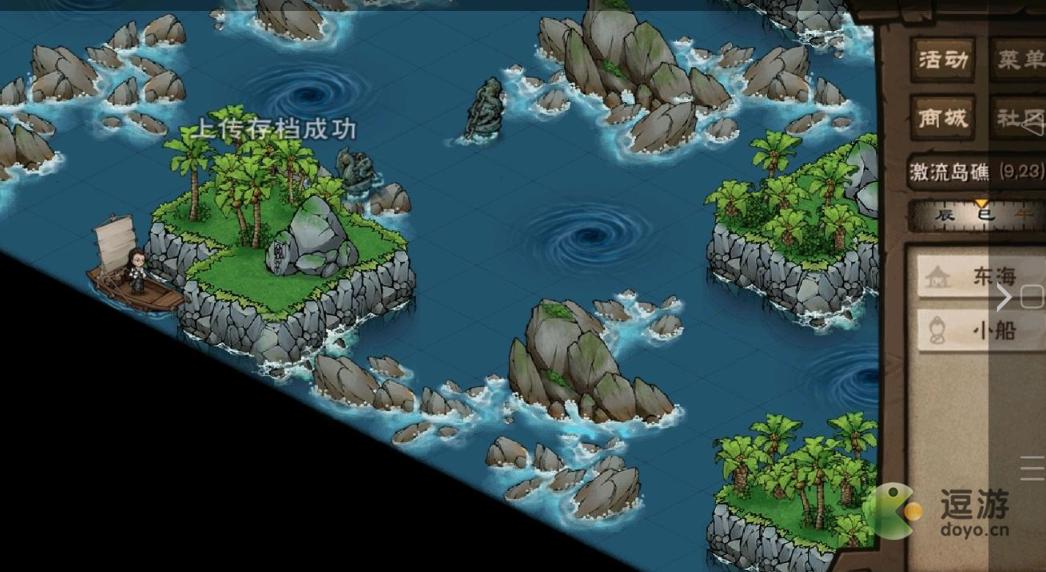Open the 活动 events button
The height and width of the screenshot is (572, 1046).
(943, 61)
